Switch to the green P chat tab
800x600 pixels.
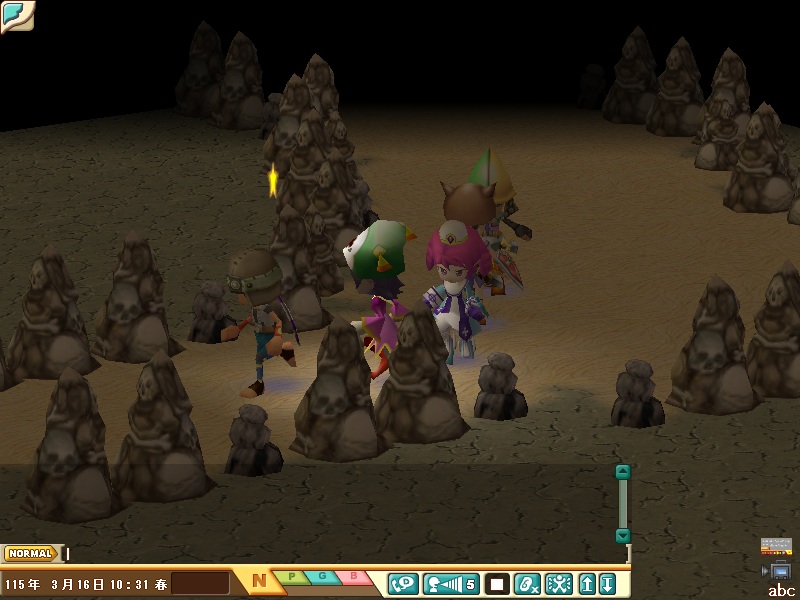292,577
